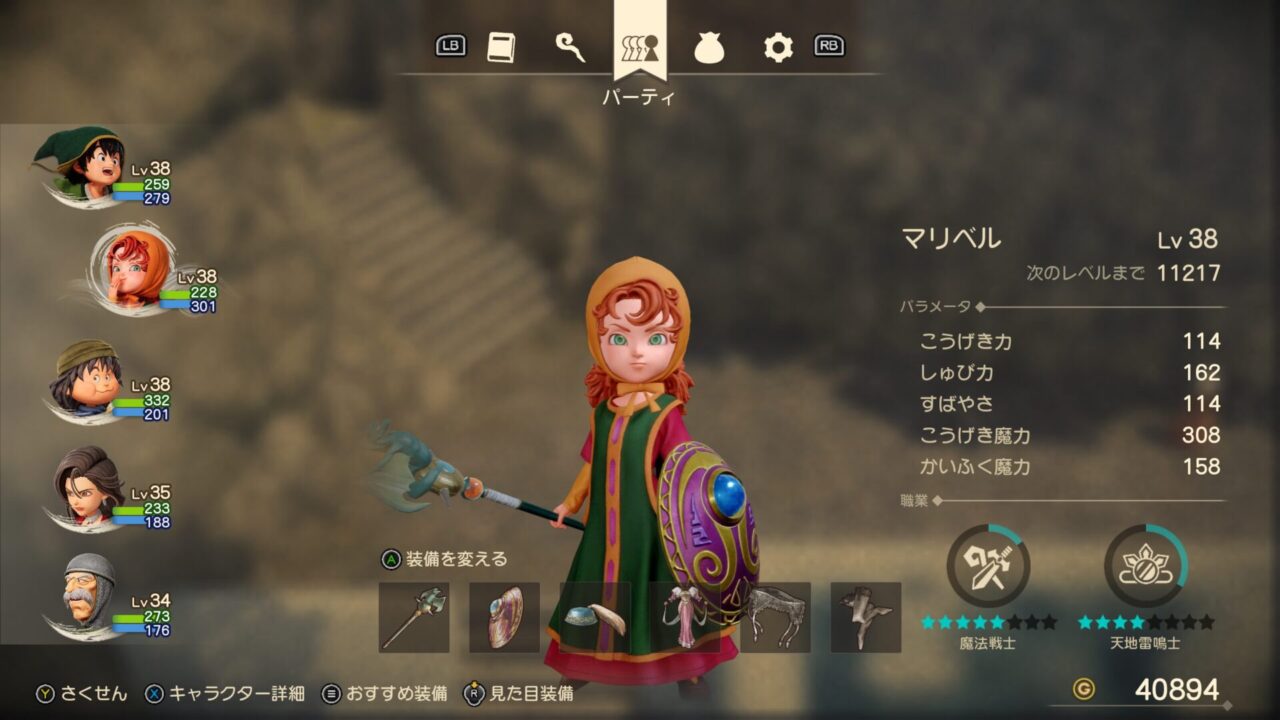1280x720 pixels.
Task: Open the 天地雷鳴士 vocation emblem
Action: 1146,566
